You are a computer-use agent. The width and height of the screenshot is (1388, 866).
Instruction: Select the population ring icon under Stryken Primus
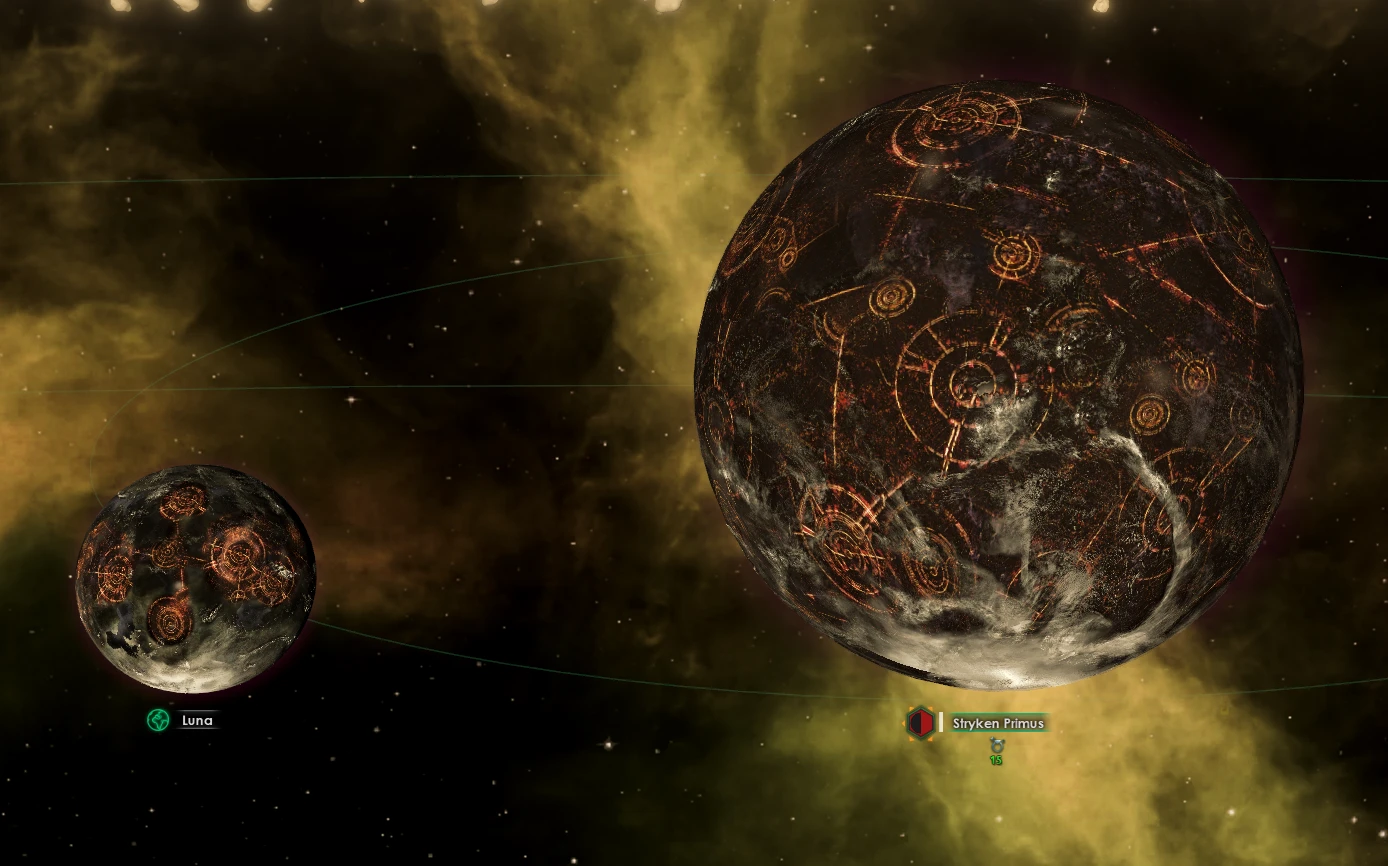[997, 746]
